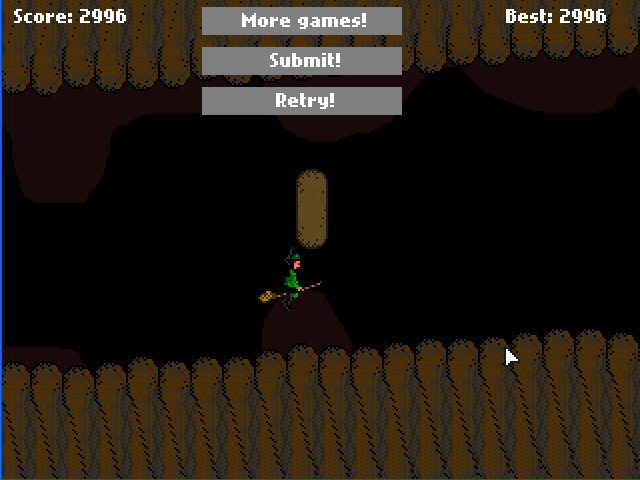
Task: Open the More games! button
Action: pyautogui.click(x=302, y=21)
